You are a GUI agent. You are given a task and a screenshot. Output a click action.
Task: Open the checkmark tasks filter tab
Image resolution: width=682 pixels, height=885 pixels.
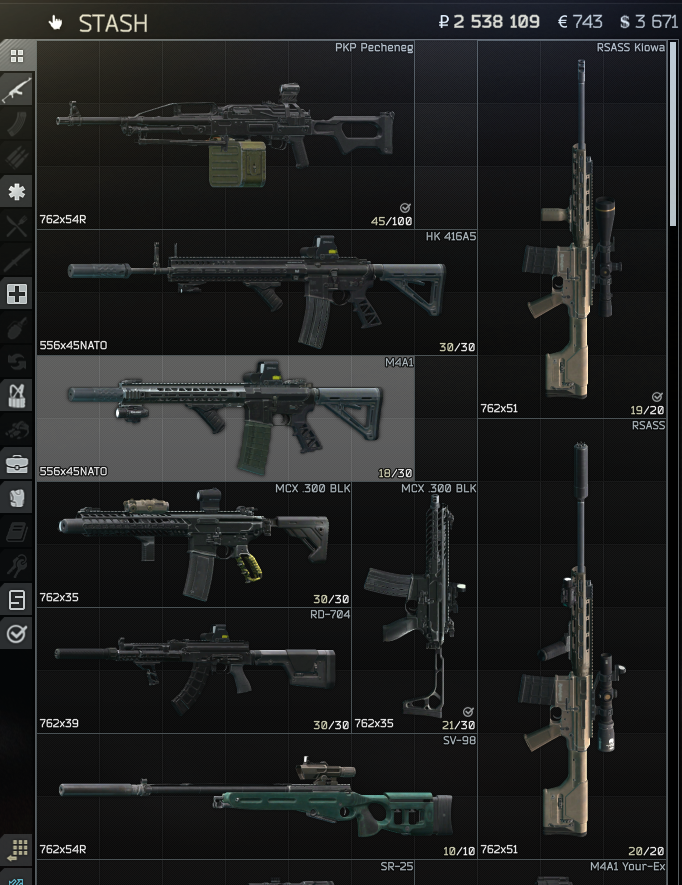(17, 633)
